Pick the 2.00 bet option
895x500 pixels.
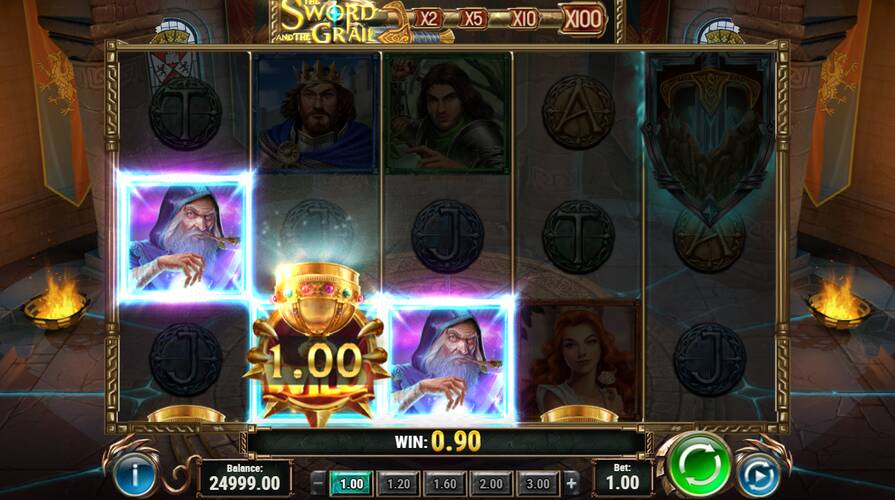point(492,483)
